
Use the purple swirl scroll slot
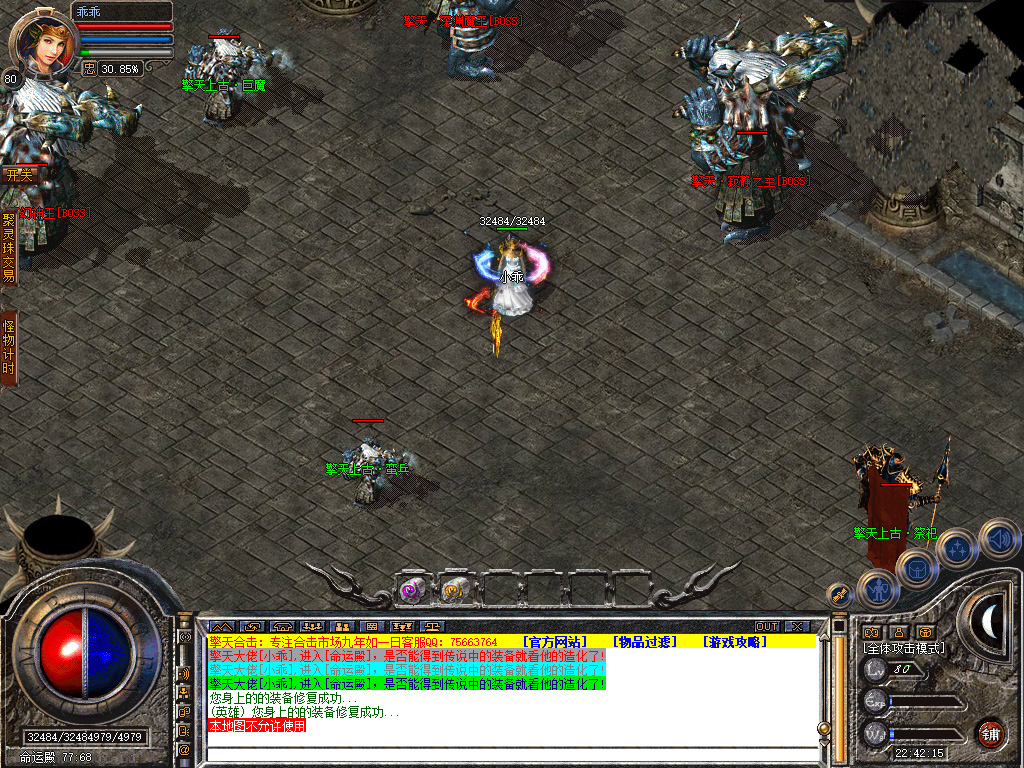412,590
